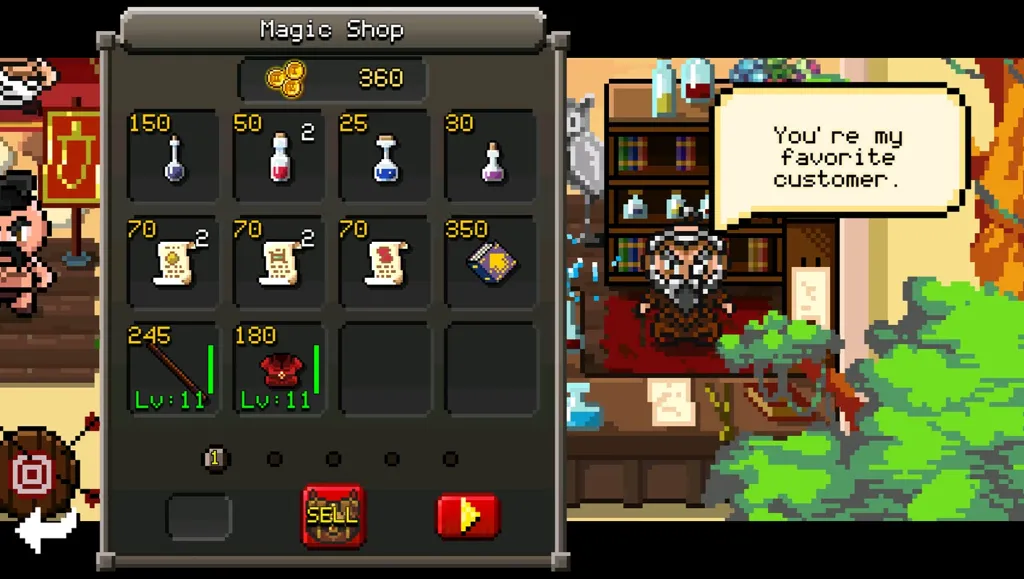Click the page 1 indicator dot
Image resolution: width=1024 pixels, height=579 pixels.
coord(214,459)
